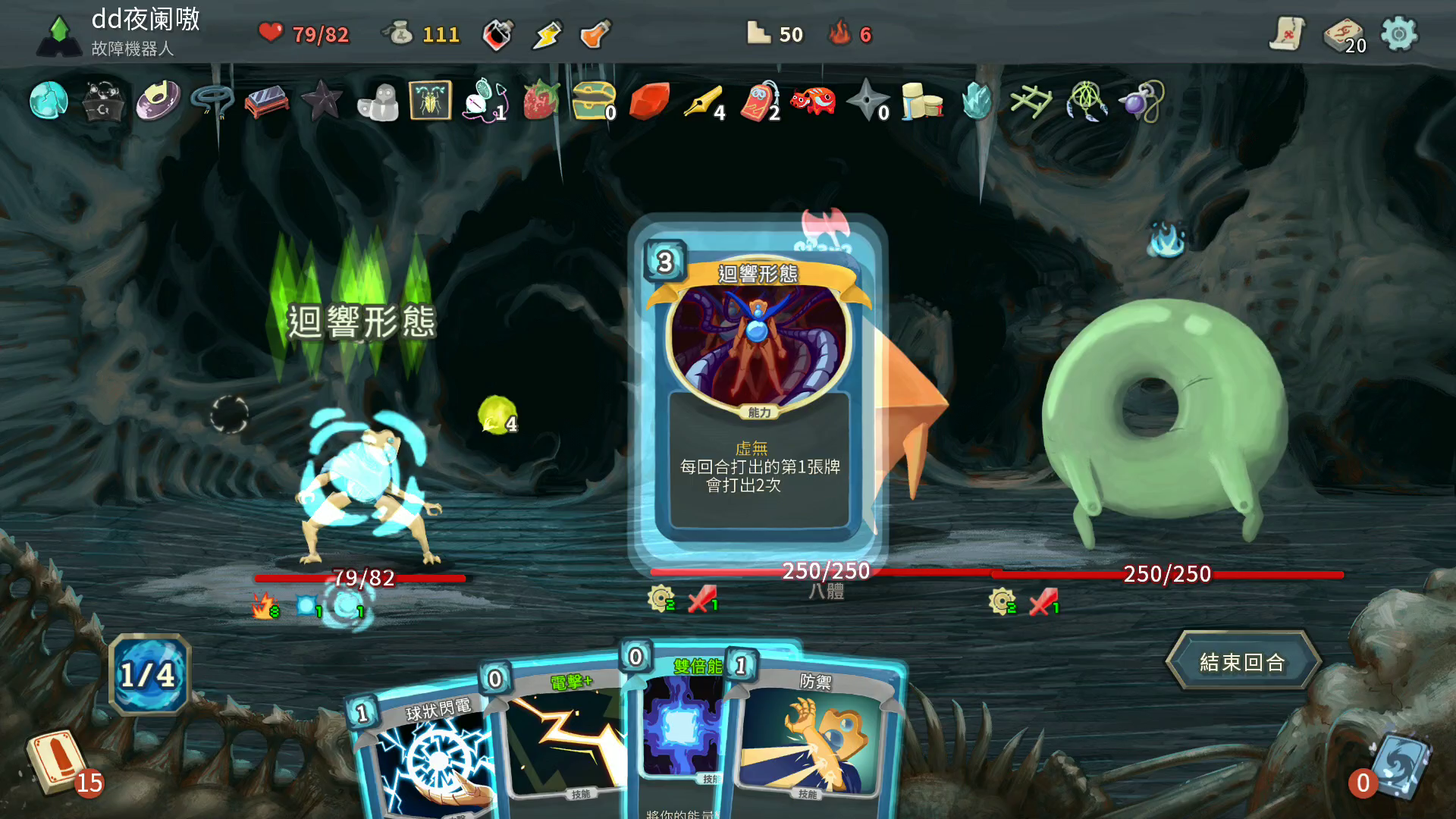This screenshot has width=1456, height=819.
Task: Open the map scroll icon
Action: (x=1287, y=34)
